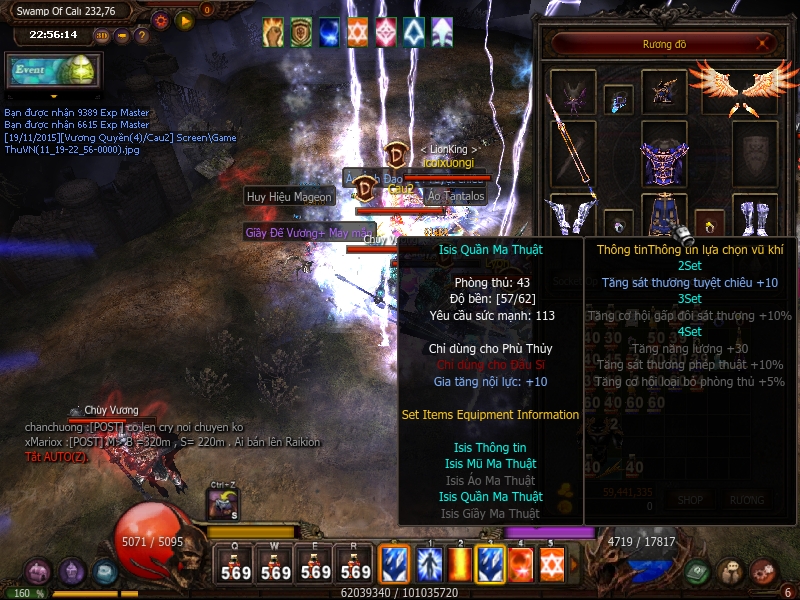Open the question mark help button
Viewport: 800px width, 600px height.
pyautogui.click(x=142, y=35)
